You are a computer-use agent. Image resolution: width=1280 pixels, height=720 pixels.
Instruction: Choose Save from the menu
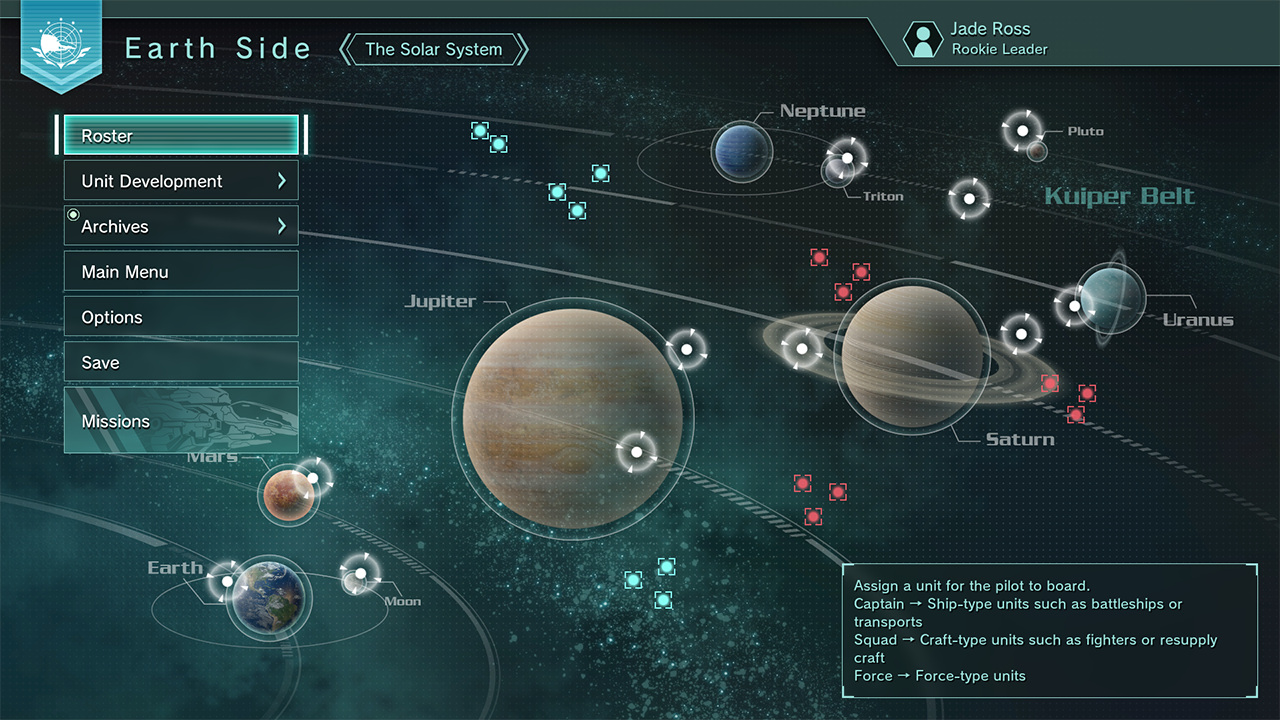pos(181,363)
